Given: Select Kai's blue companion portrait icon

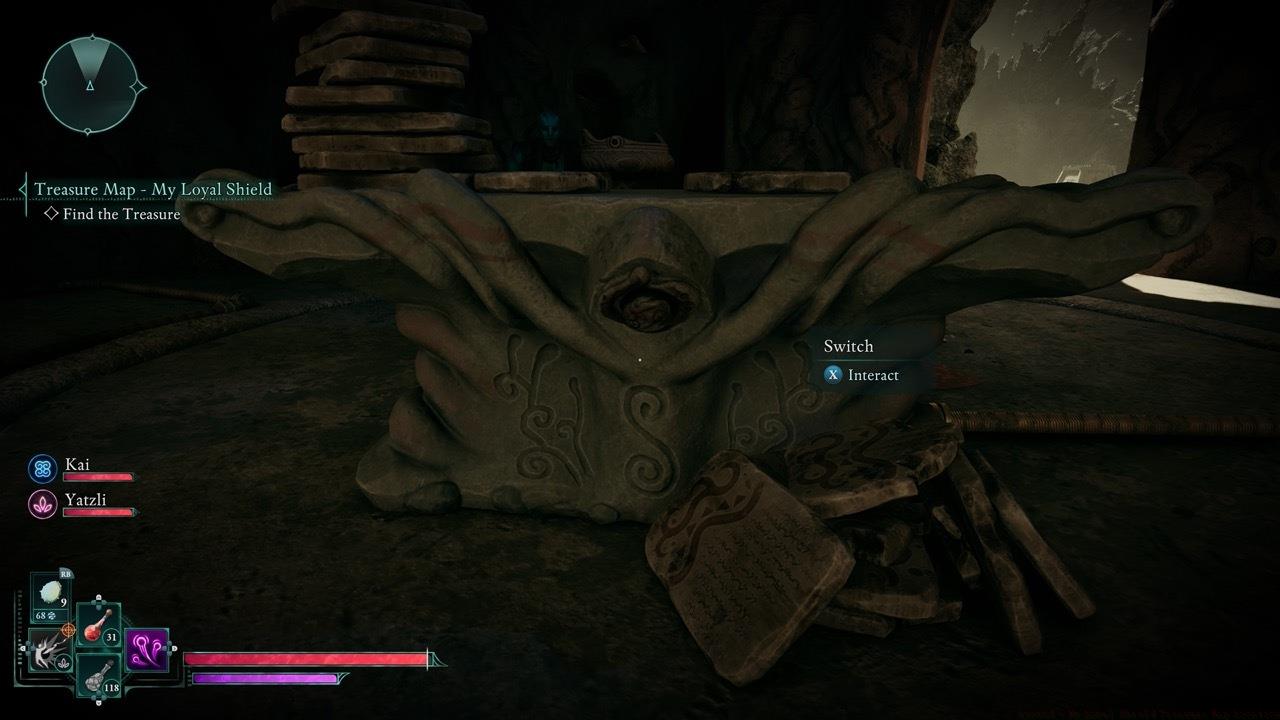Looking at the screenshot, I should tap(40, 465).
